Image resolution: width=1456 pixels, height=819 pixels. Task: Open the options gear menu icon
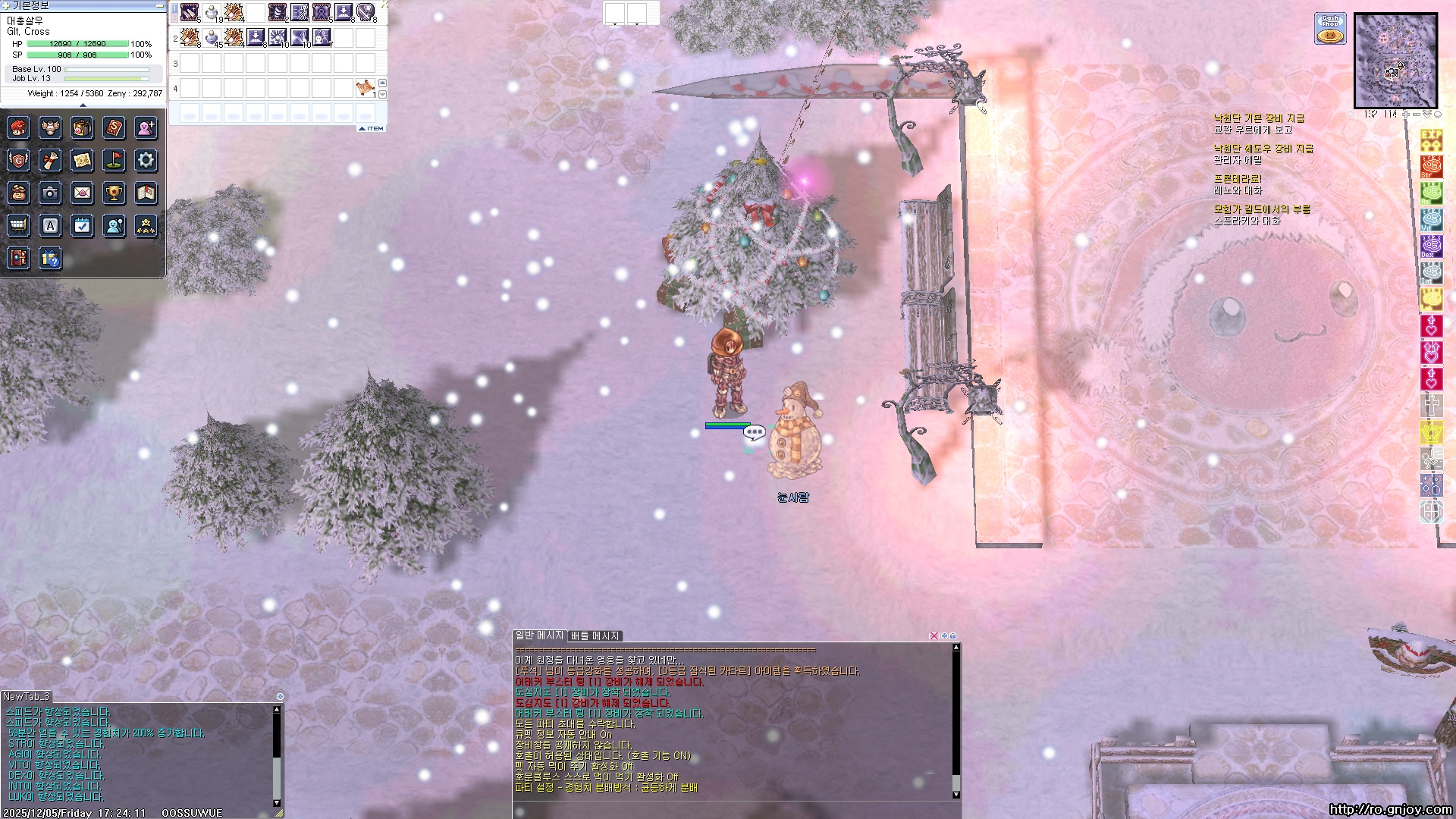[x=146, y=160]
